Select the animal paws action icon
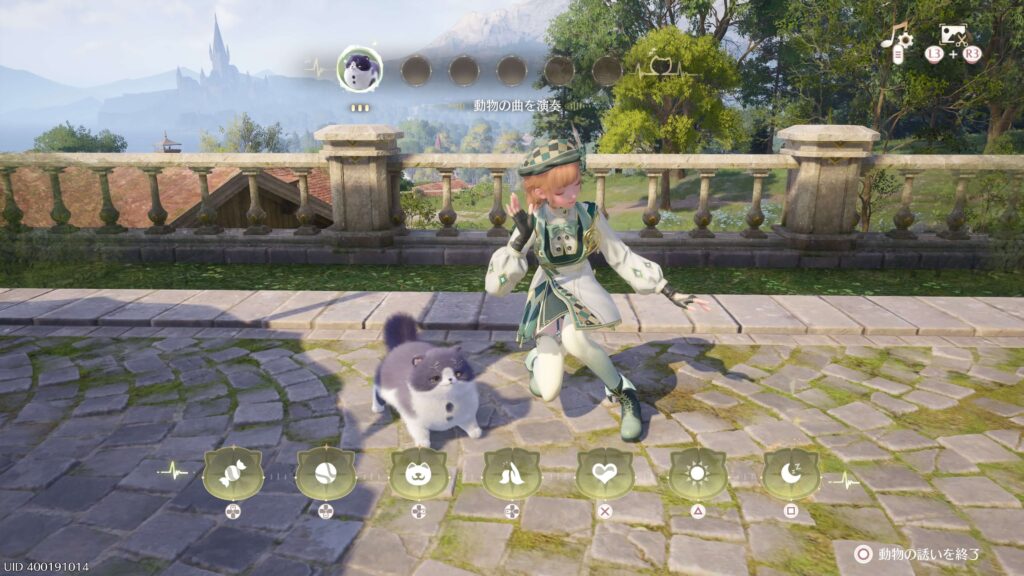This screenshot has height=576, width=1024. 512,473
